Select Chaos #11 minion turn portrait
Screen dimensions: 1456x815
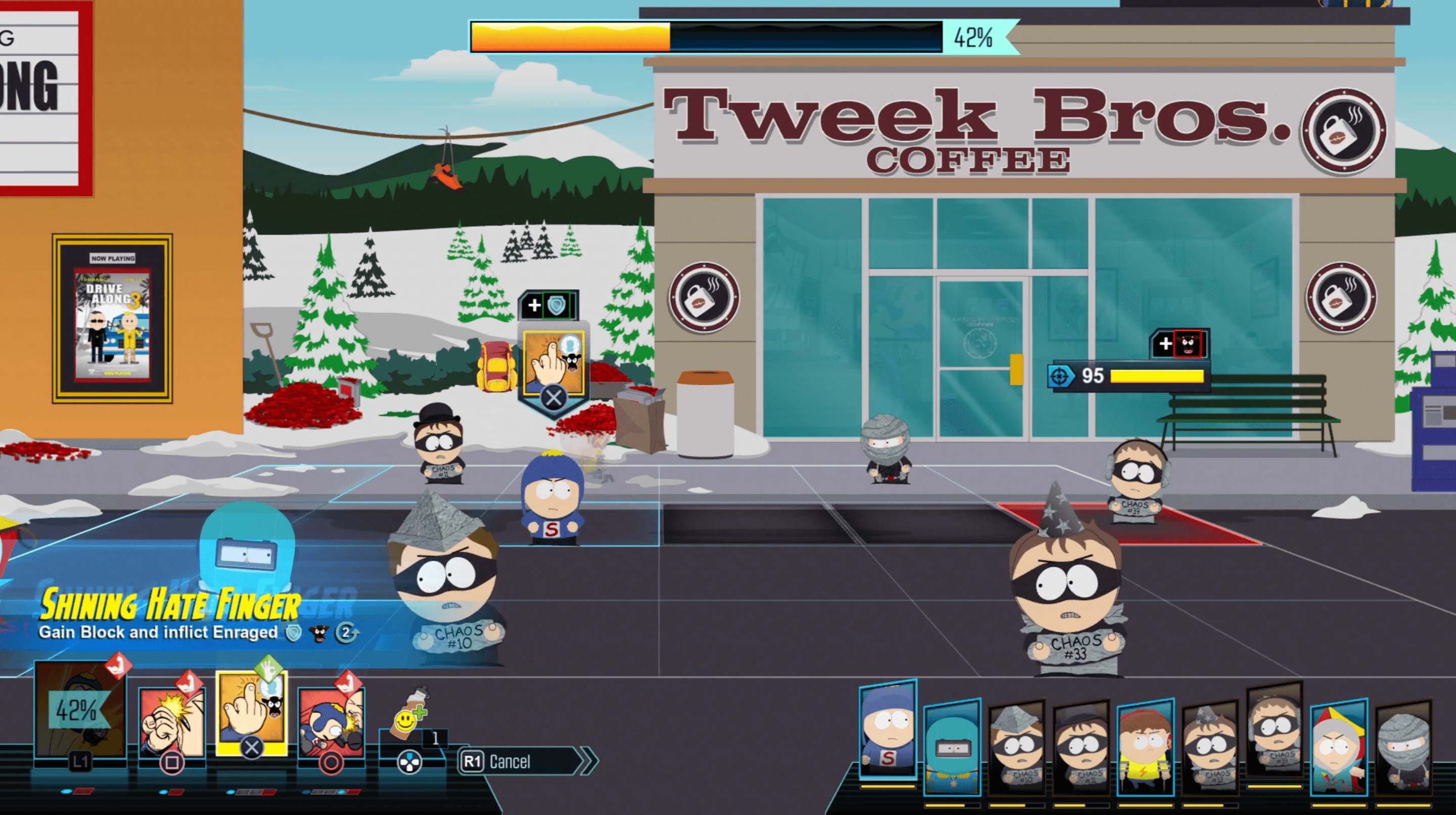[1081, 747]
